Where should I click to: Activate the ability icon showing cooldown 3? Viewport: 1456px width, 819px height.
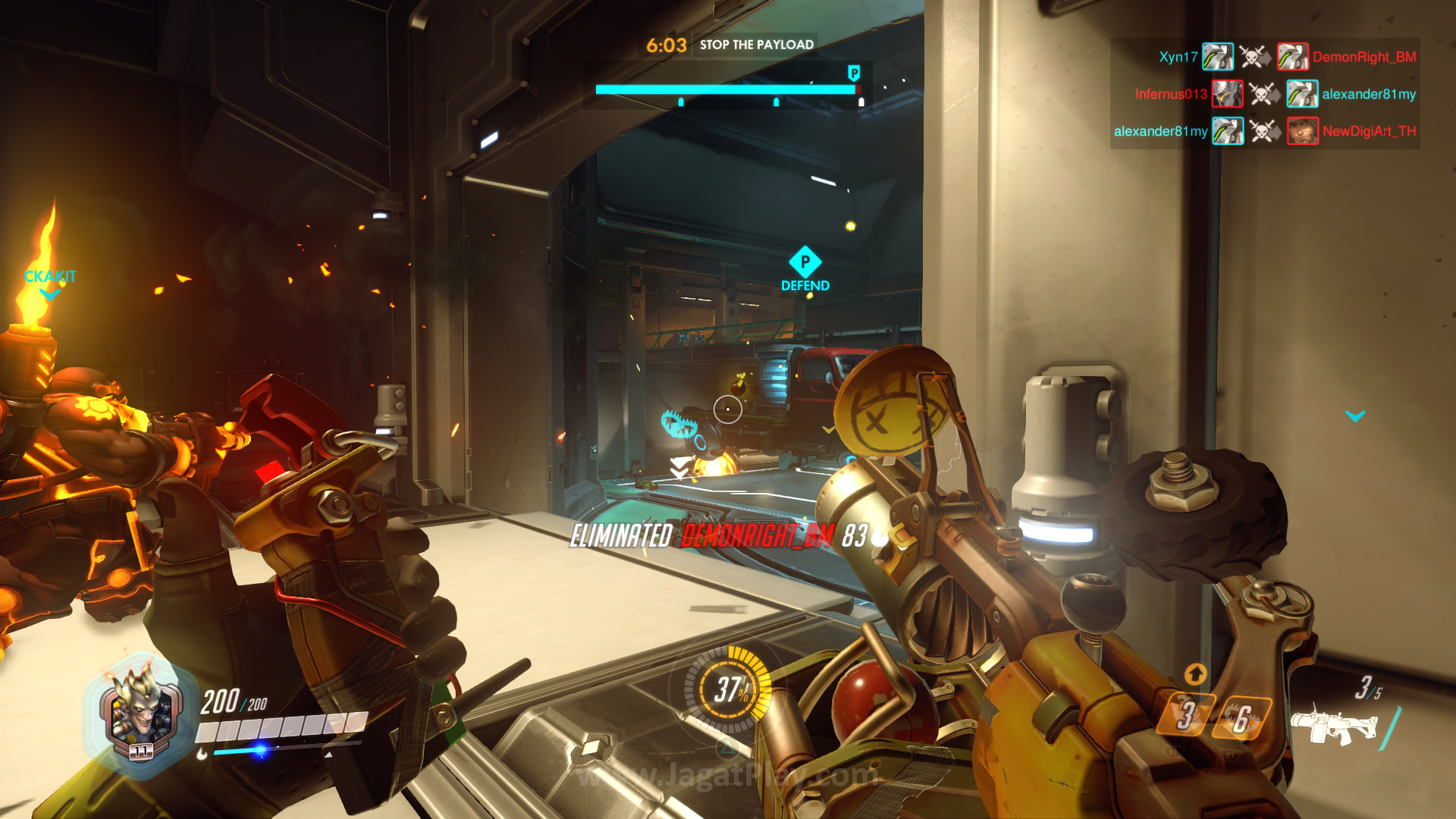pos(1187,715)
